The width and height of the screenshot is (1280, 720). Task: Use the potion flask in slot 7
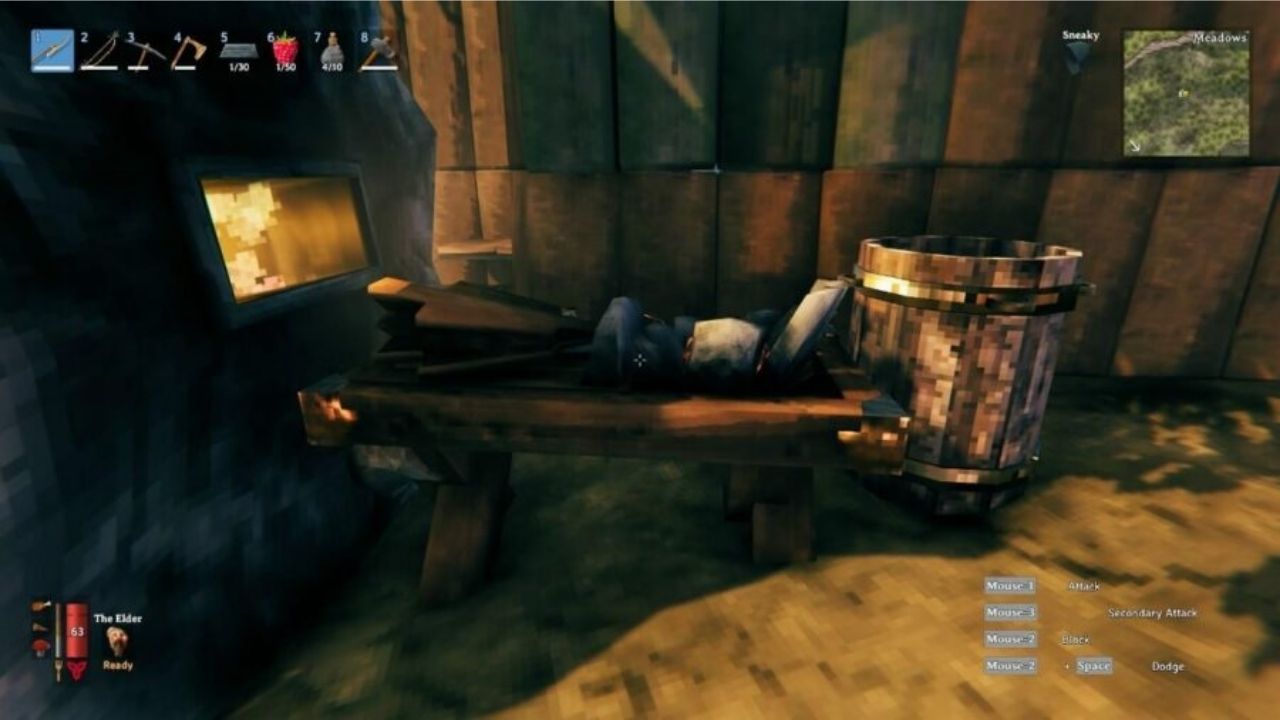tap(331, 51)
